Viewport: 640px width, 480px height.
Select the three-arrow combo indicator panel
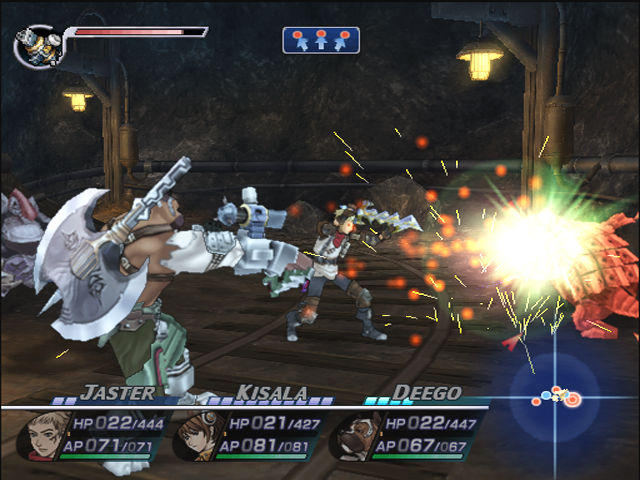click(x=321, y=40)
